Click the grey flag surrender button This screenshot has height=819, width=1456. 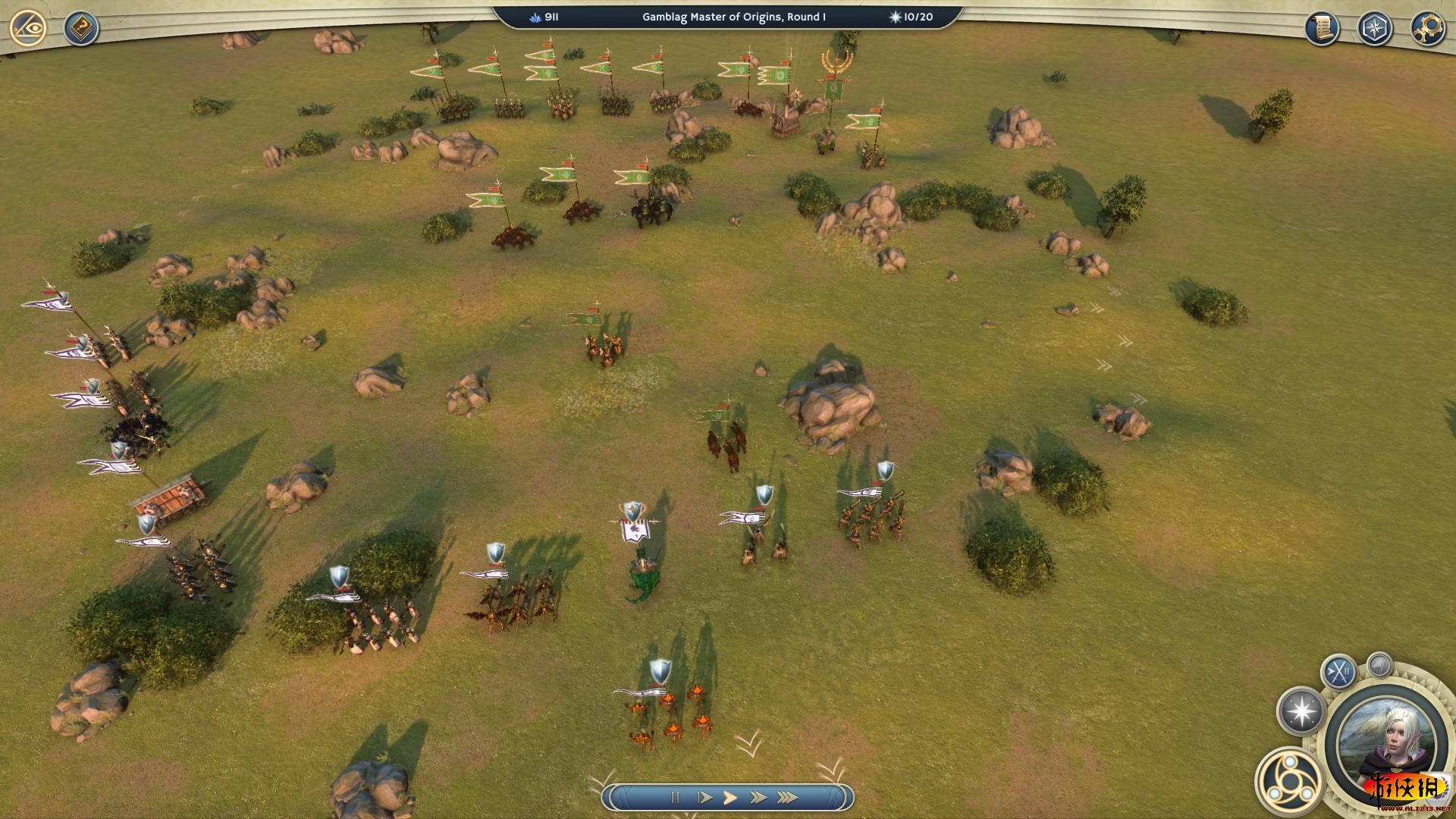point(1379,665)
